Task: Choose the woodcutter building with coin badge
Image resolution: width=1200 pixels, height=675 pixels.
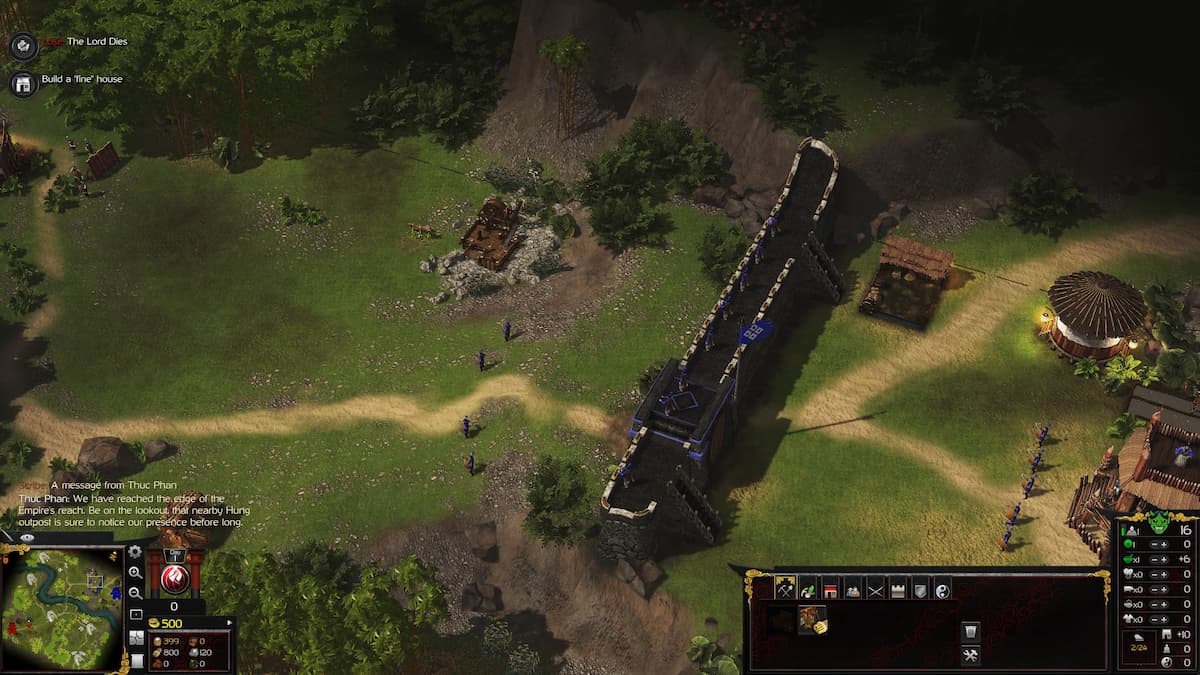Action: tap(812, 621)
